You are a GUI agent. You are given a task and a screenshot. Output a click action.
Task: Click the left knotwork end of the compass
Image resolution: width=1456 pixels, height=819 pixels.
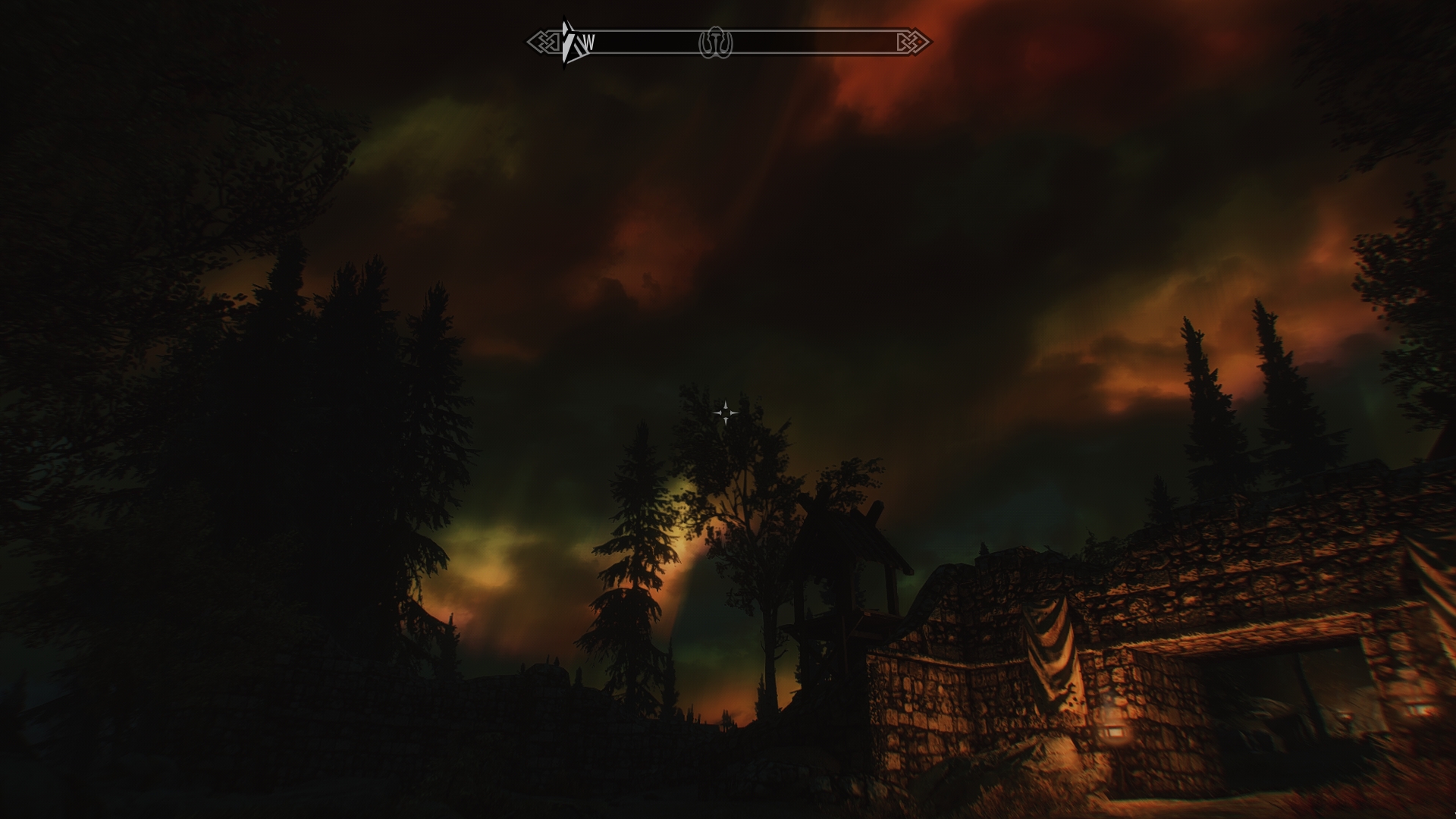pos(542,40)
